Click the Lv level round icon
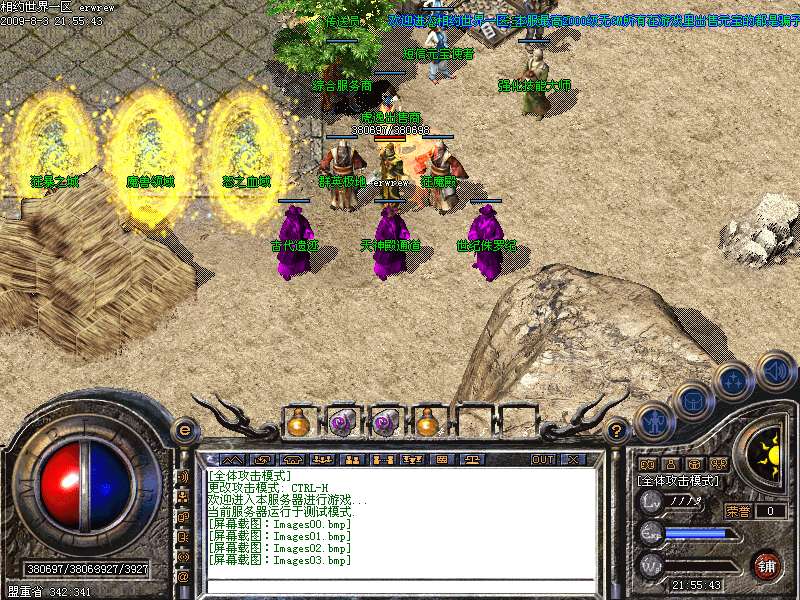 tap(651, 501)
